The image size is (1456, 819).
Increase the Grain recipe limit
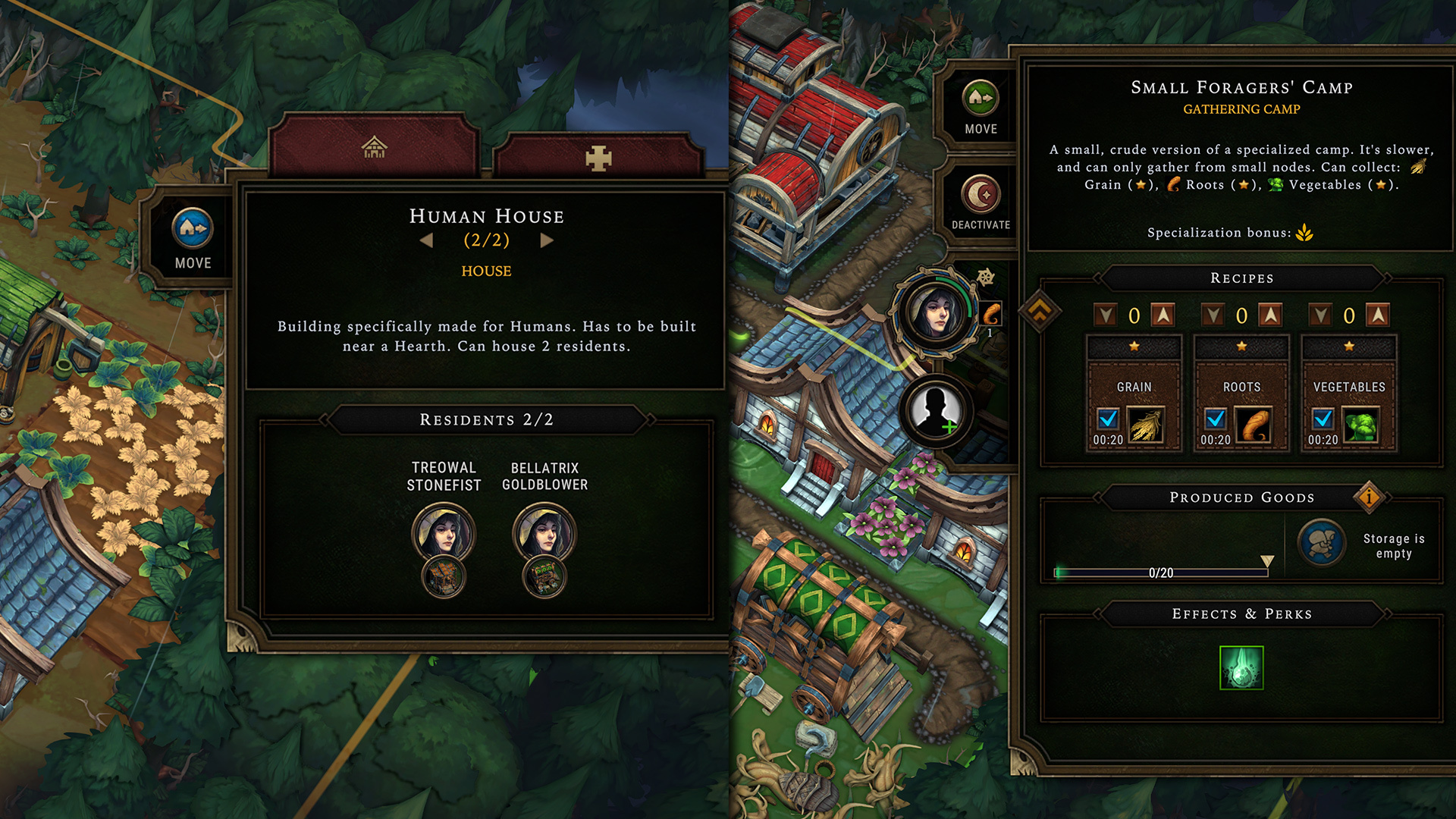1163,315
